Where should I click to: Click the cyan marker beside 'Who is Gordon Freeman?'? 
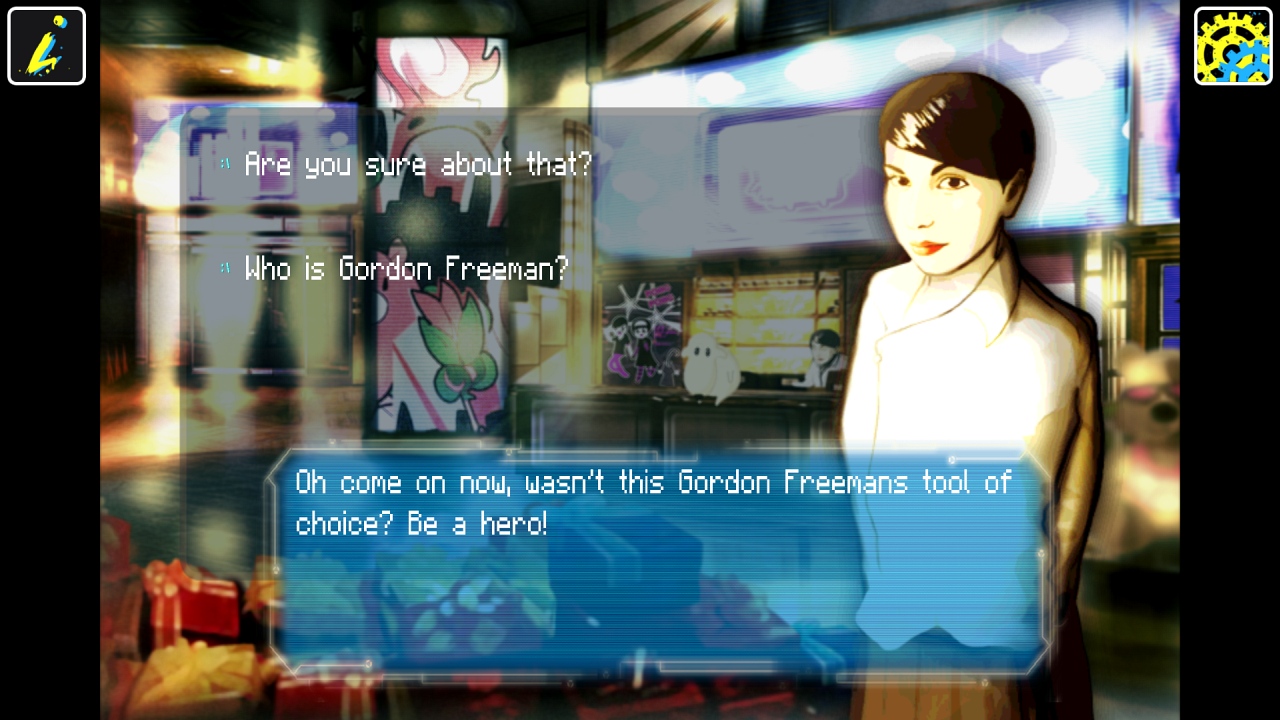(x=224, y=265)
